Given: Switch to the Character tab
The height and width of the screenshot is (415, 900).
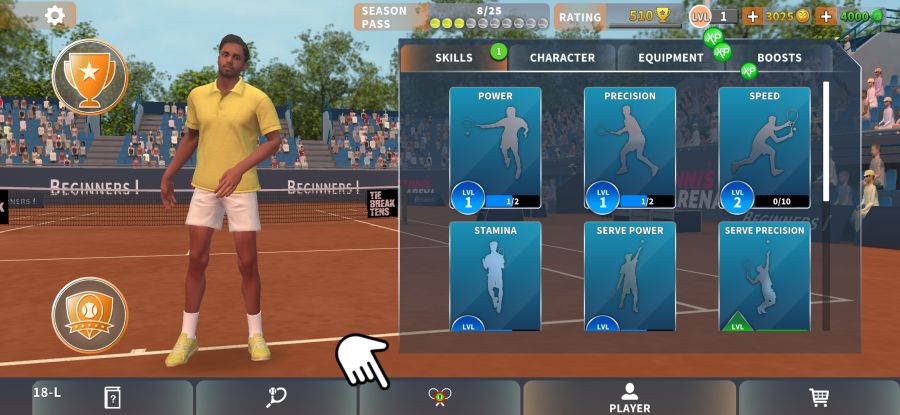Looking at the screenshot, I should tap(562, 58).
